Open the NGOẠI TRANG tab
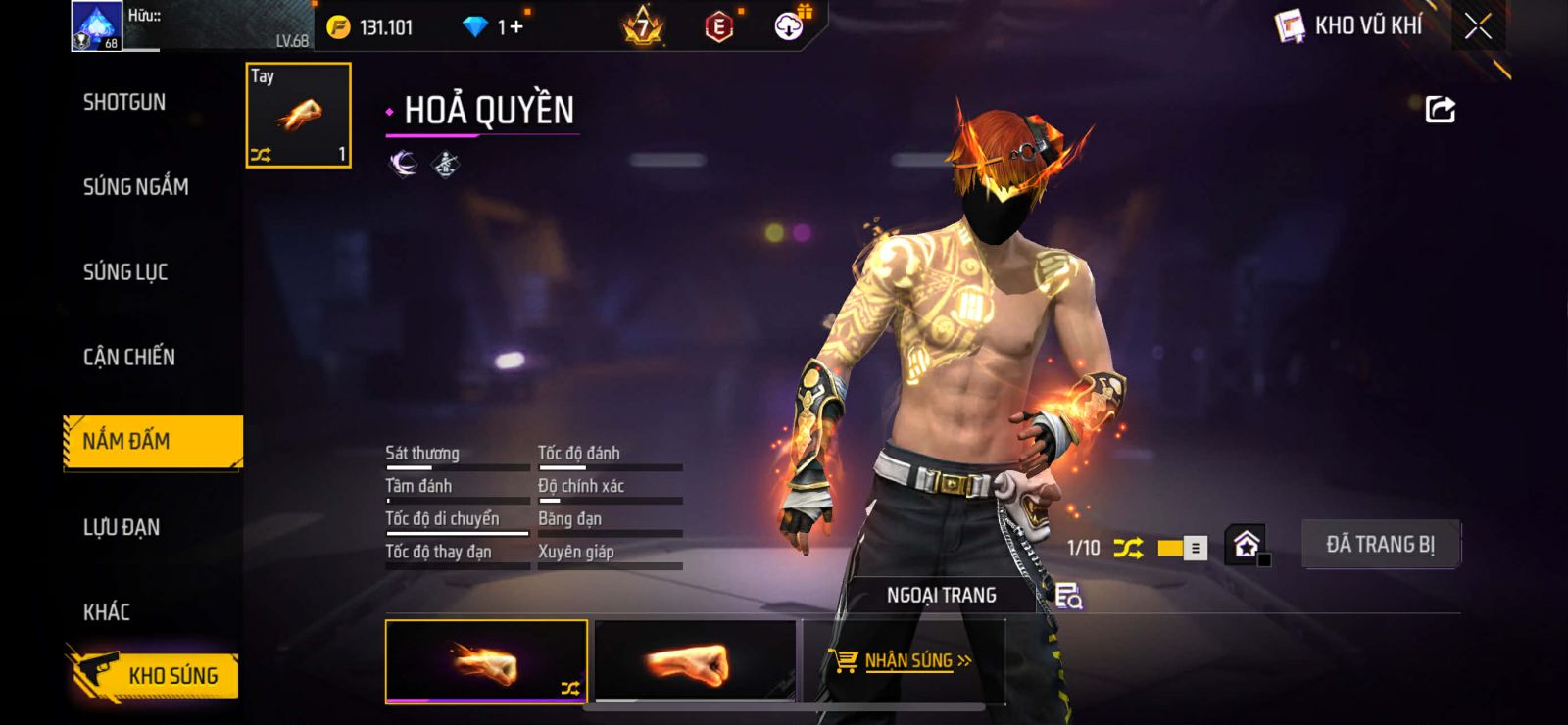 click(941, 595)
